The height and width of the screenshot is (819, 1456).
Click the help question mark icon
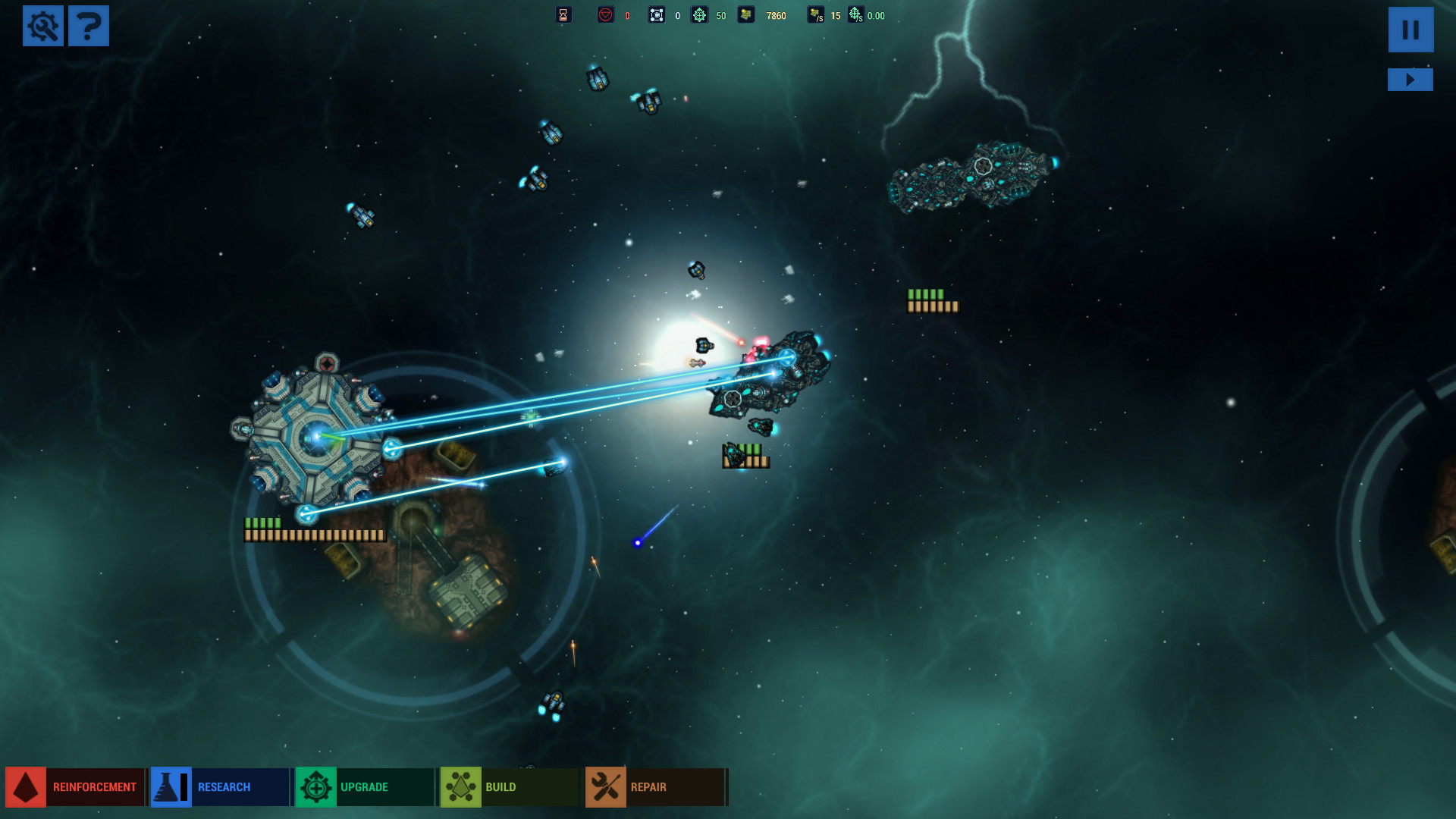89,26
